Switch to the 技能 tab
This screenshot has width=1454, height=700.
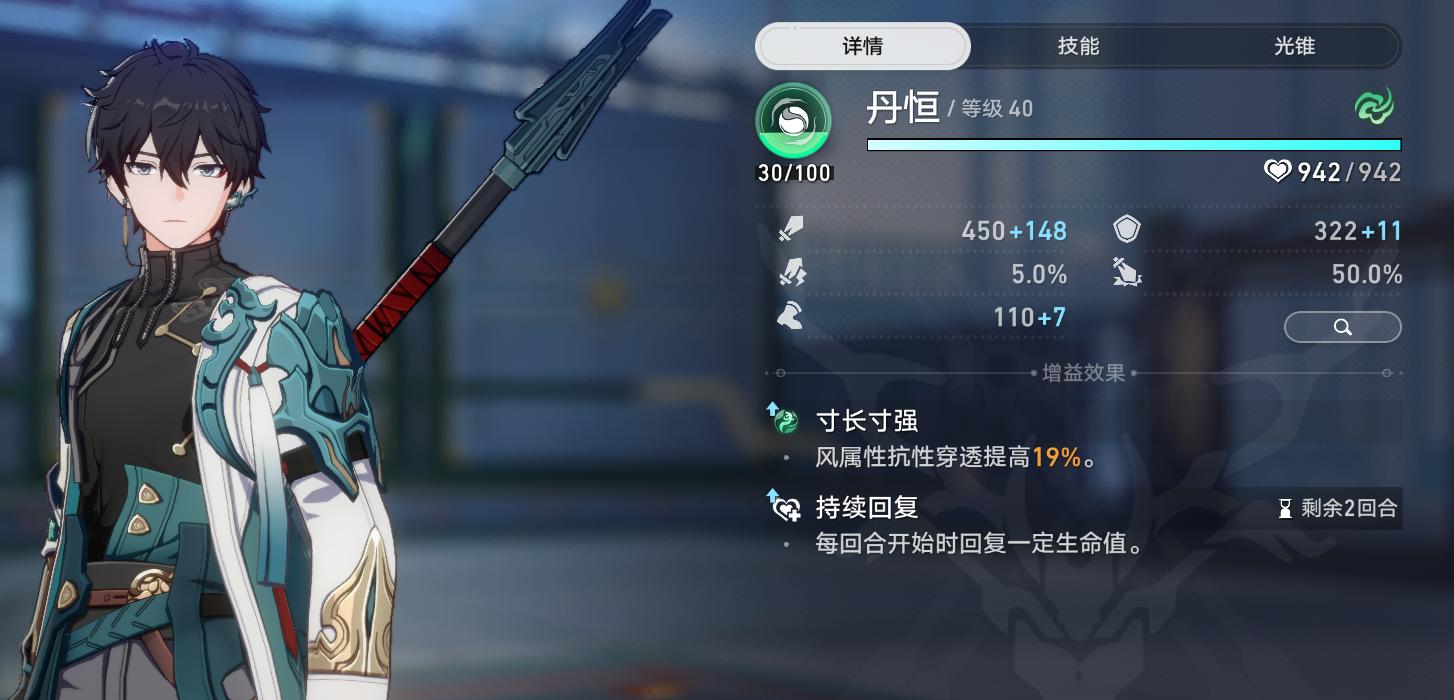point(1078,46)
